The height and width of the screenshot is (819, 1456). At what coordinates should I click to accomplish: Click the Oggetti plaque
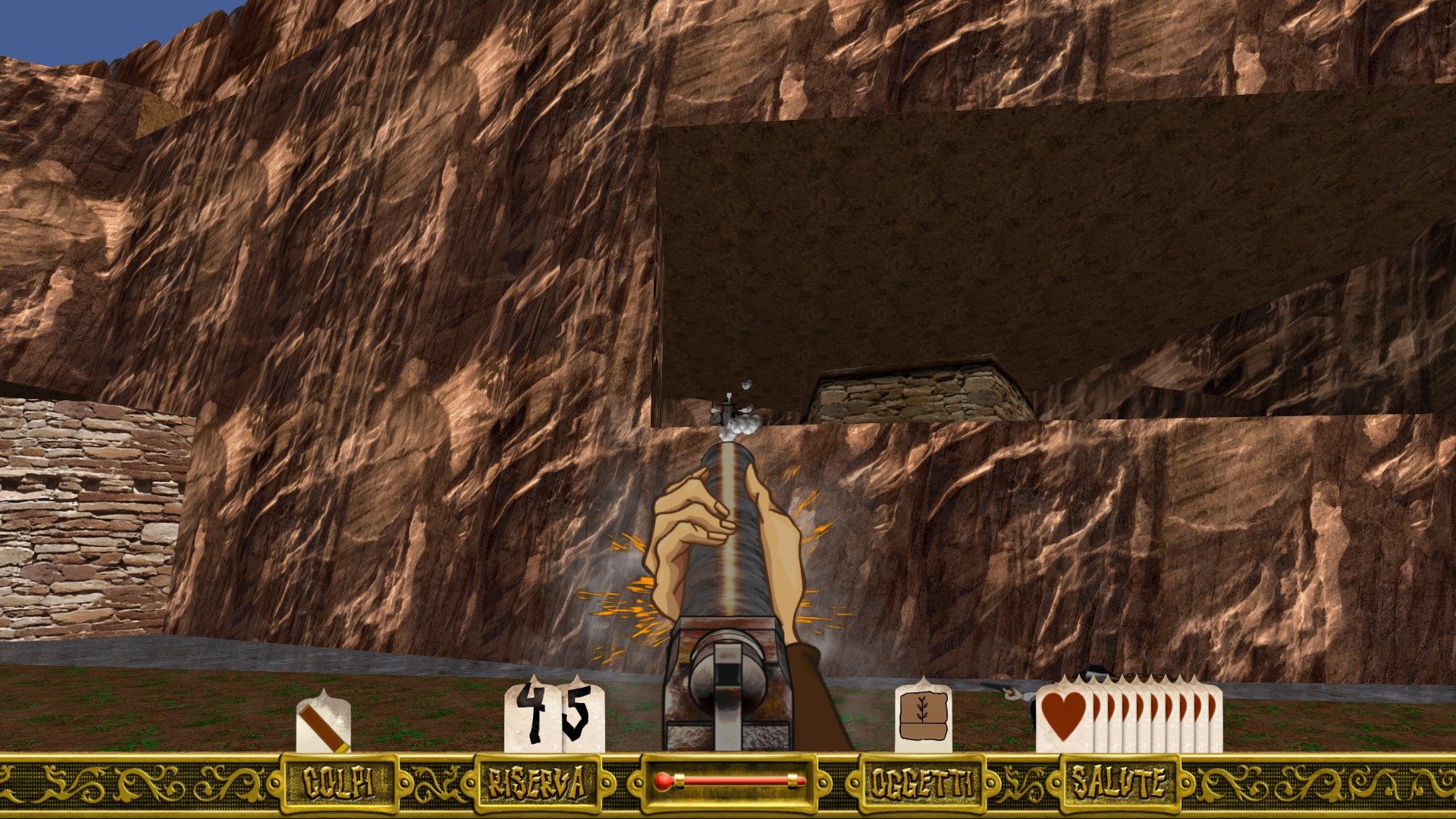pos(921,783)
